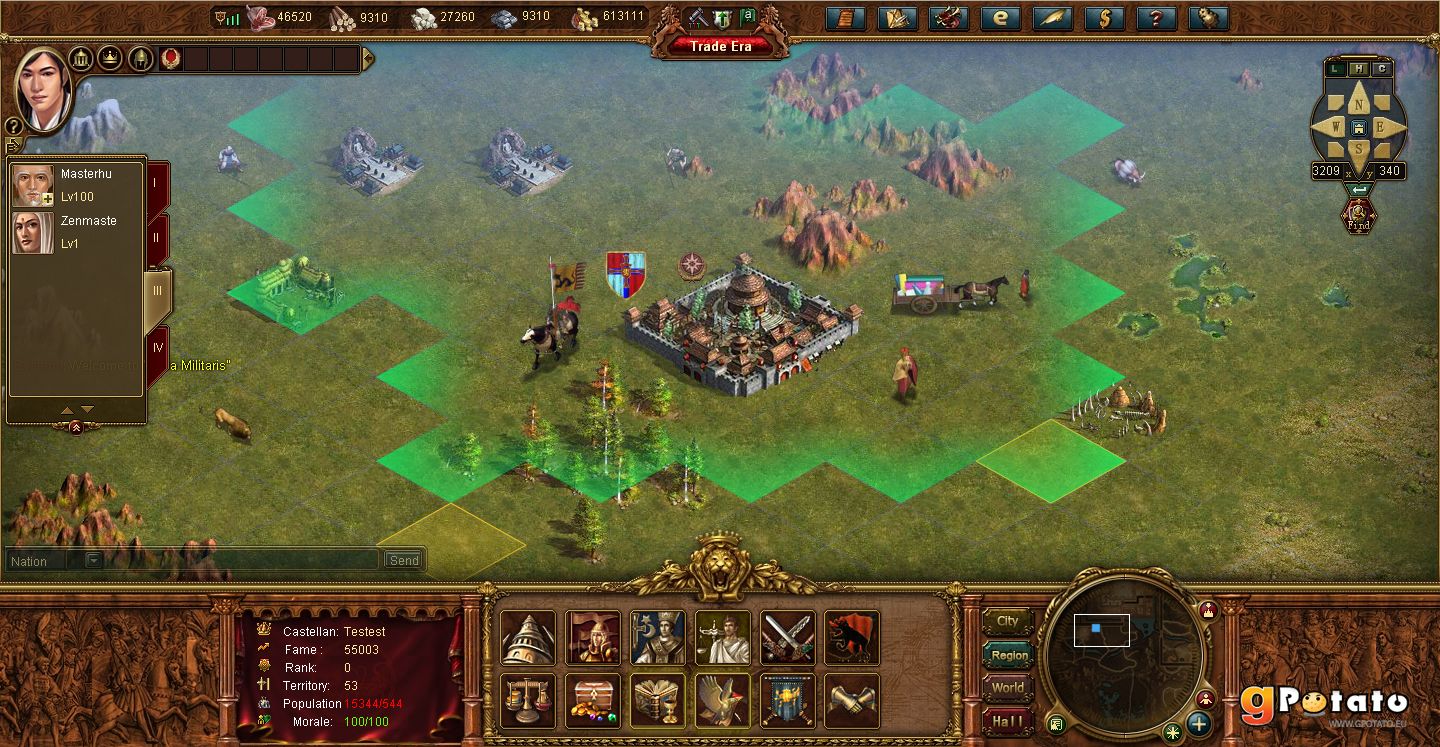The image size is (1440, 747).
Task: Open the quill message icon on top toolbar
Action: coord(1052,17)
